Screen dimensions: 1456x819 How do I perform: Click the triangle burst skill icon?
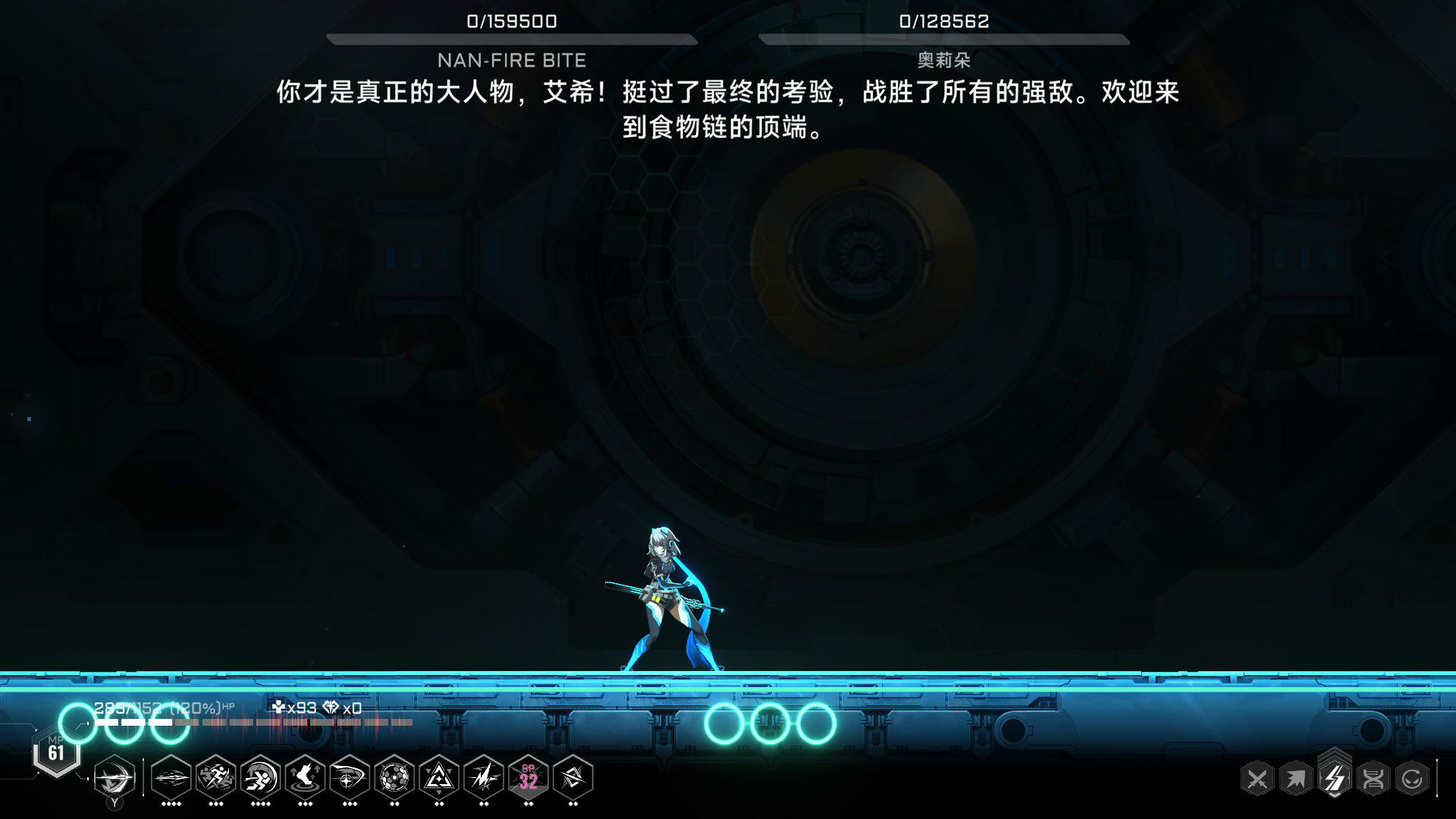[x=438, y=779]
